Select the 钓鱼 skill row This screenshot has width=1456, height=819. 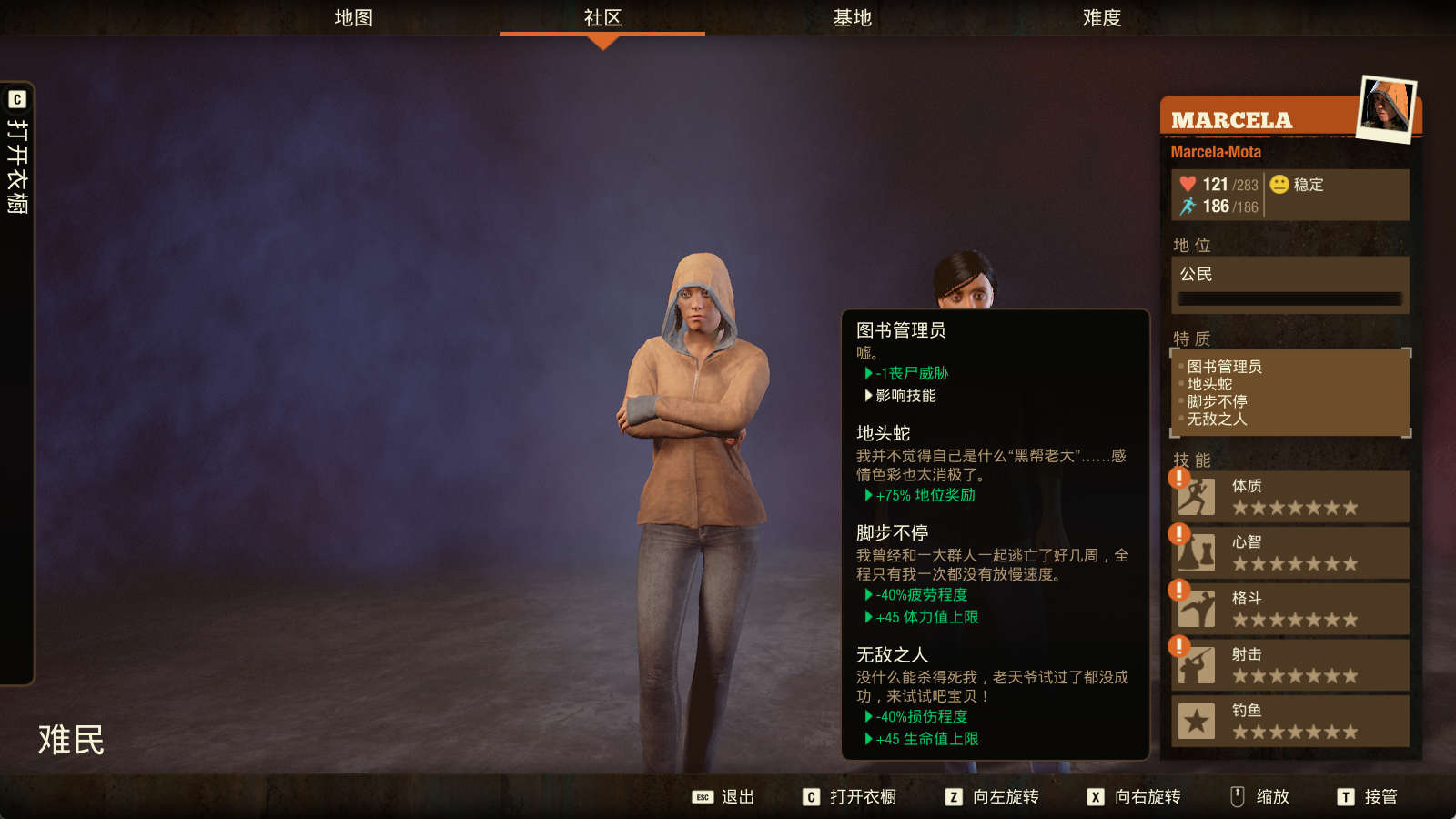(1289, 721)
